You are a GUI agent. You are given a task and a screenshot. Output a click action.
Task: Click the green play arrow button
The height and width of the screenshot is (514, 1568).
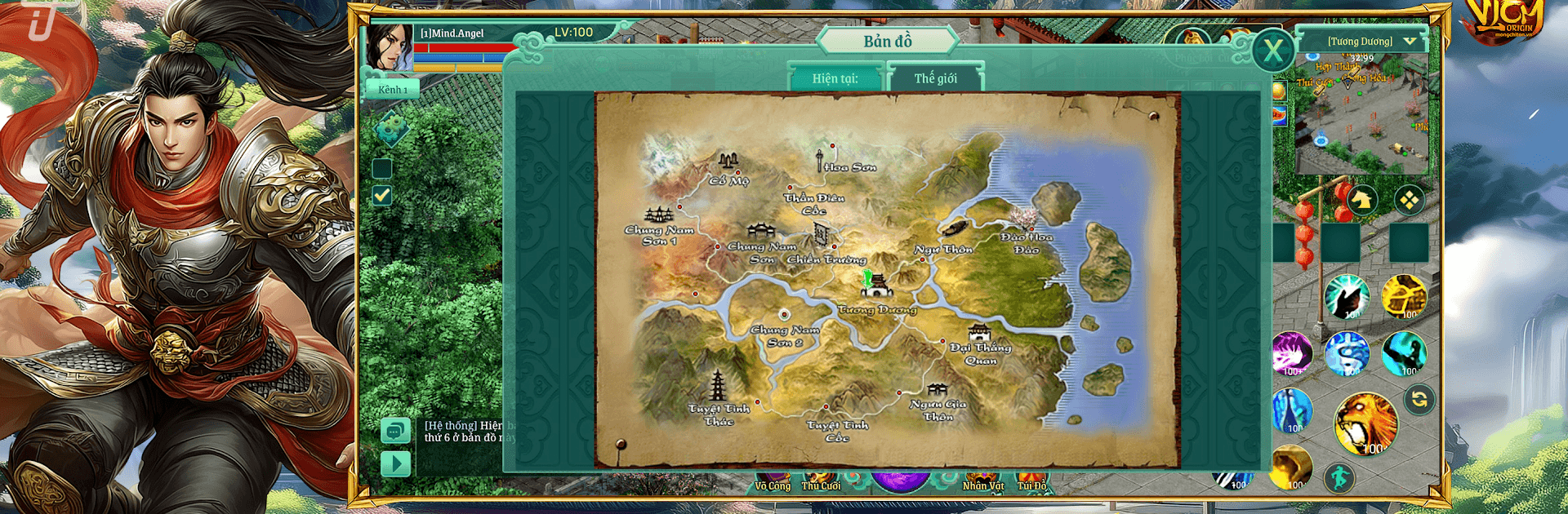click(x=395, y=464)
